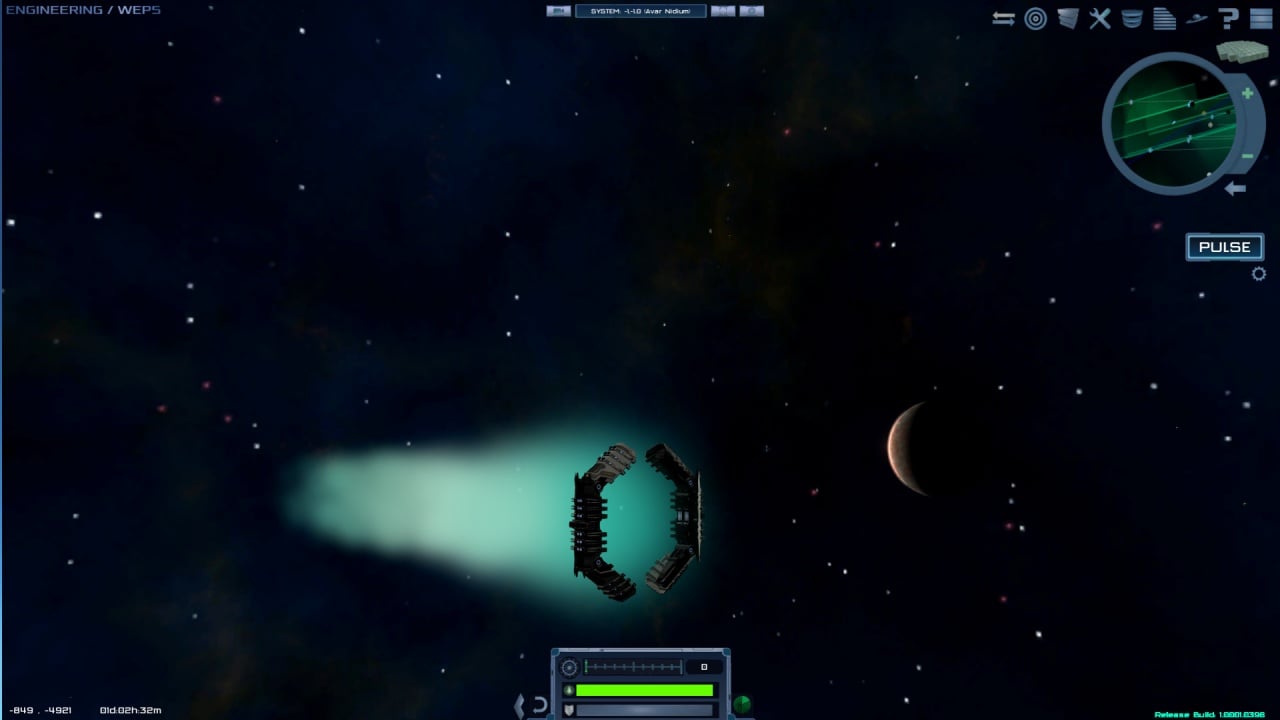Select the stacked layers toolbar icon
This screenshot has width=1280, height=720.
tap(1068, 19)
